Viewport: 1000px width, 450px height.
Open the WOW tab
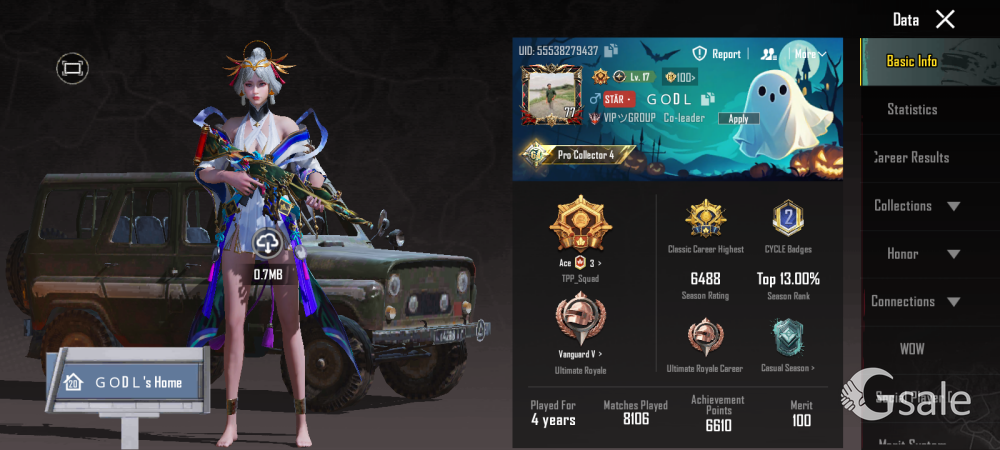click(912, 349)
